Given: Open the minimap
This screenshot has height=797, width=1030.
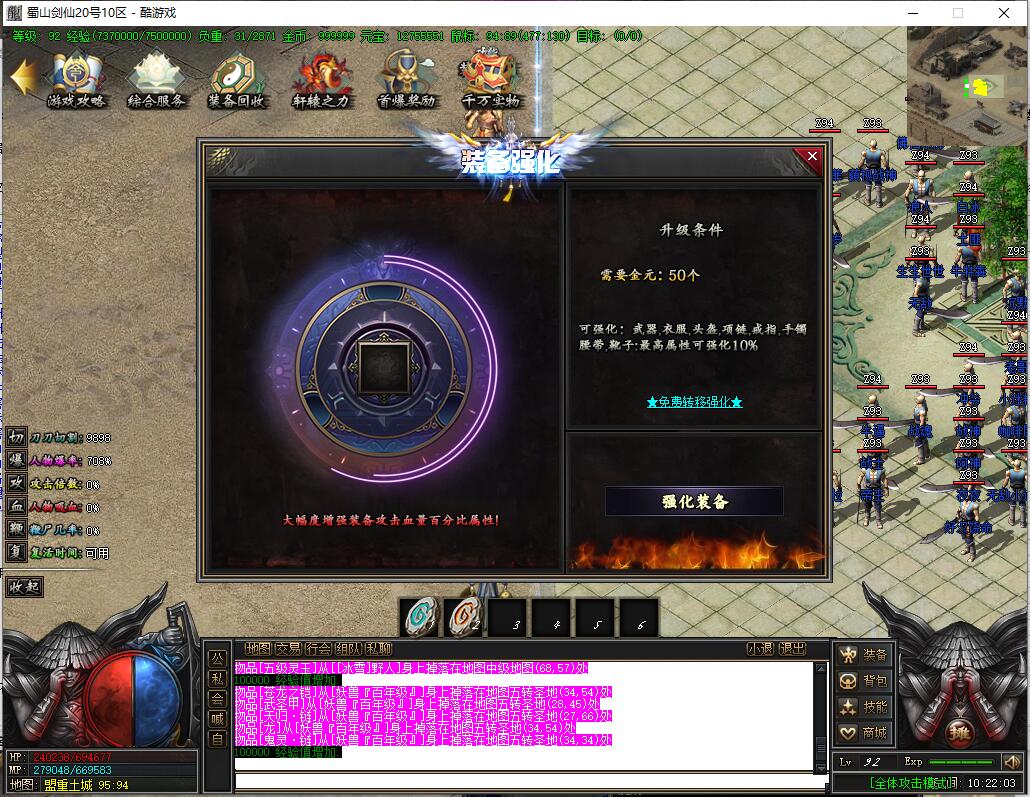Looking at the screenshot, I should pyautogui.click(x=967, y=85).
